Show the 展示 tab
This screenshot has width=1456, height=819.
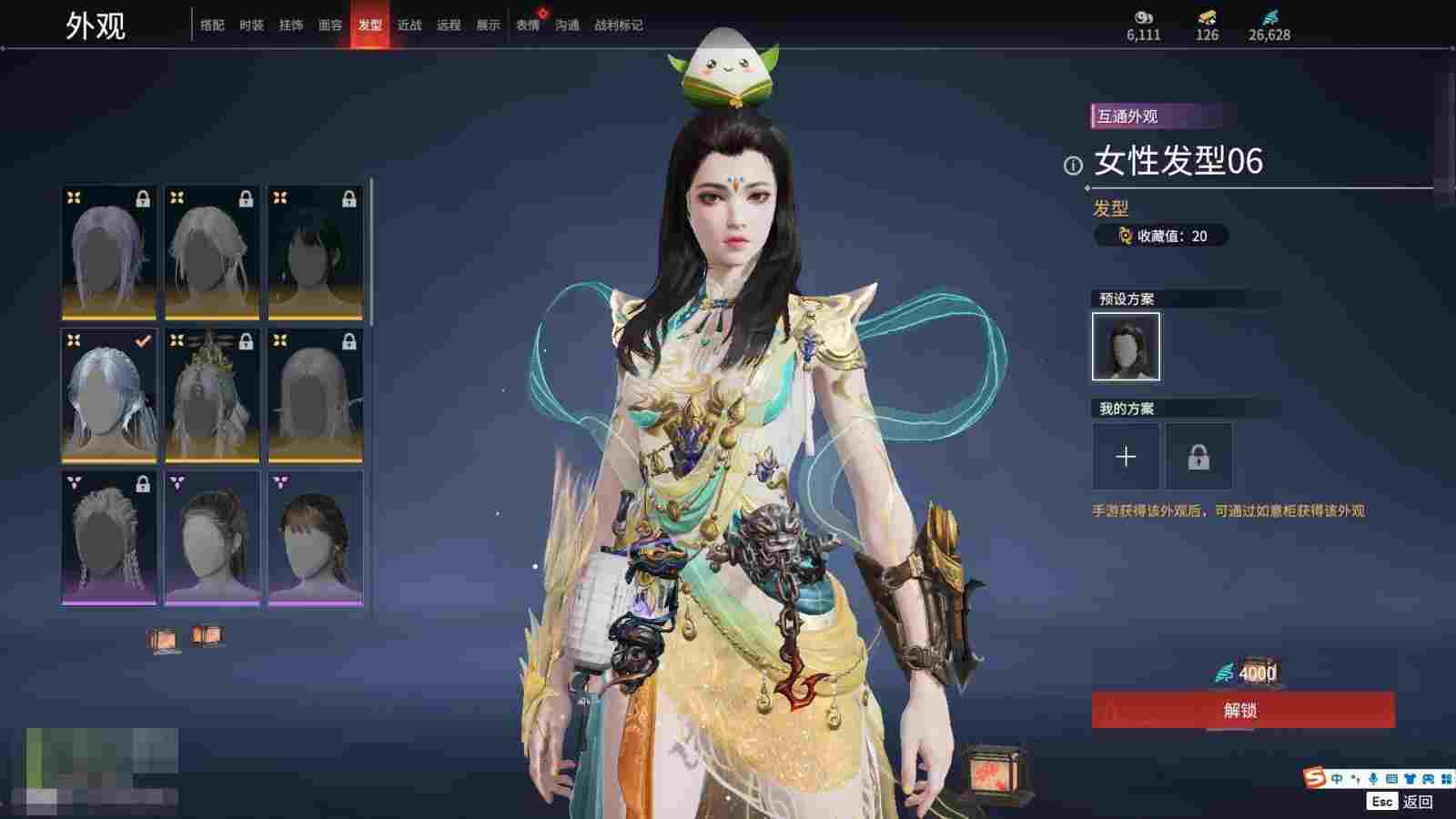tap(488, 25)
